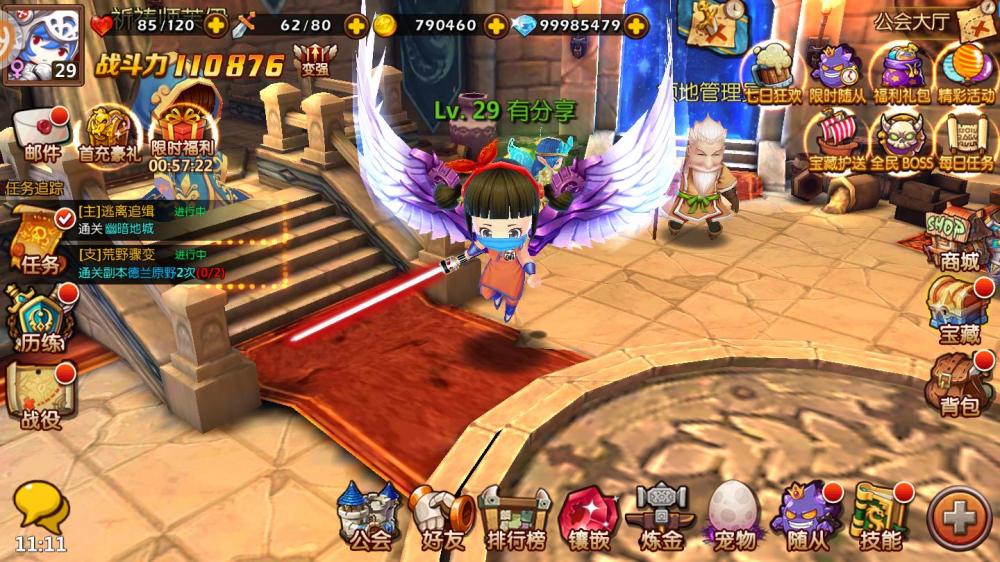Open the 好友 friends list
Screen dimensions: 1000x562
(x=441, y=517)
